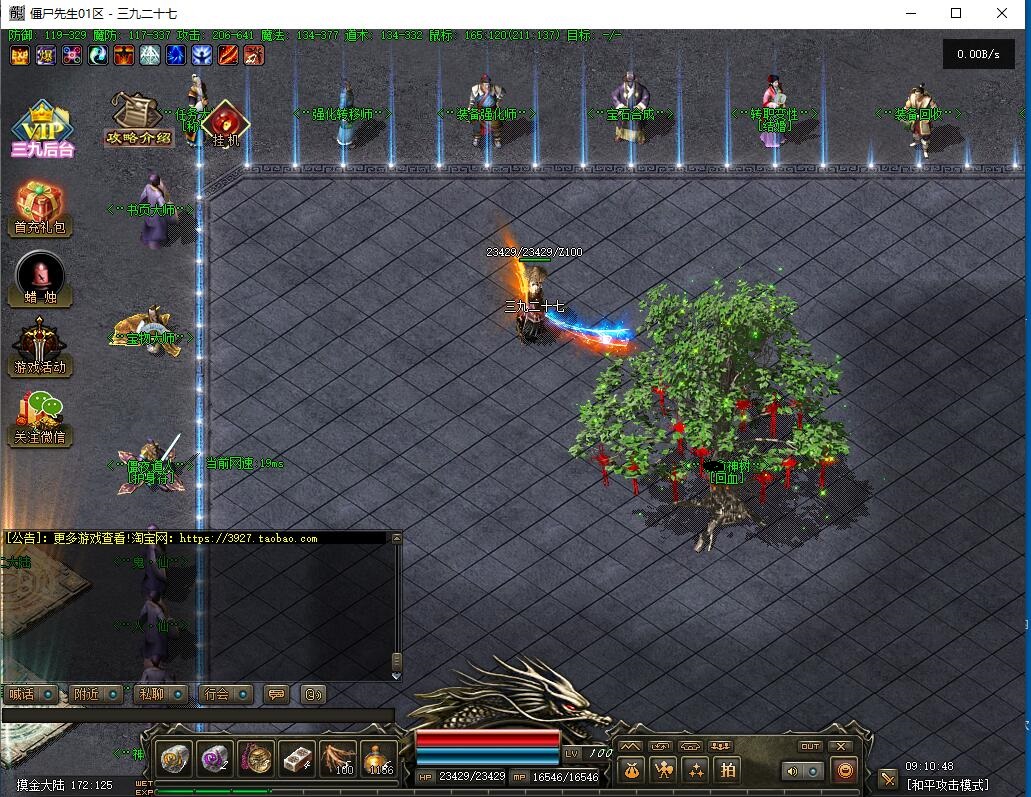Use the golden potion flask in hotbar
Screen dimensions: 1031x797
click(x=379, y=759)
